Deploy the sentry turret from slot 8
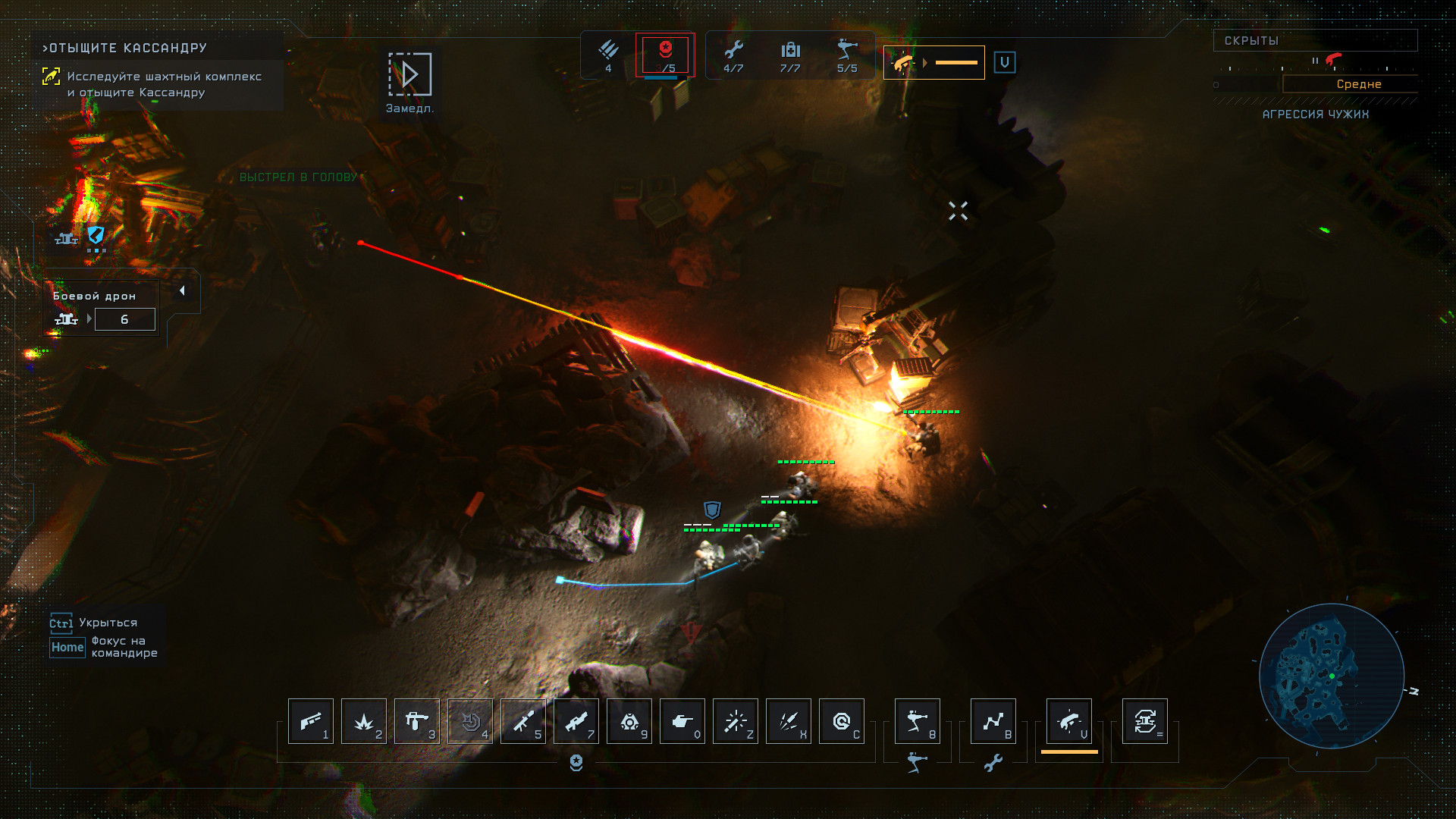Viewport: 1456px width, 819px height. [918, 721]
